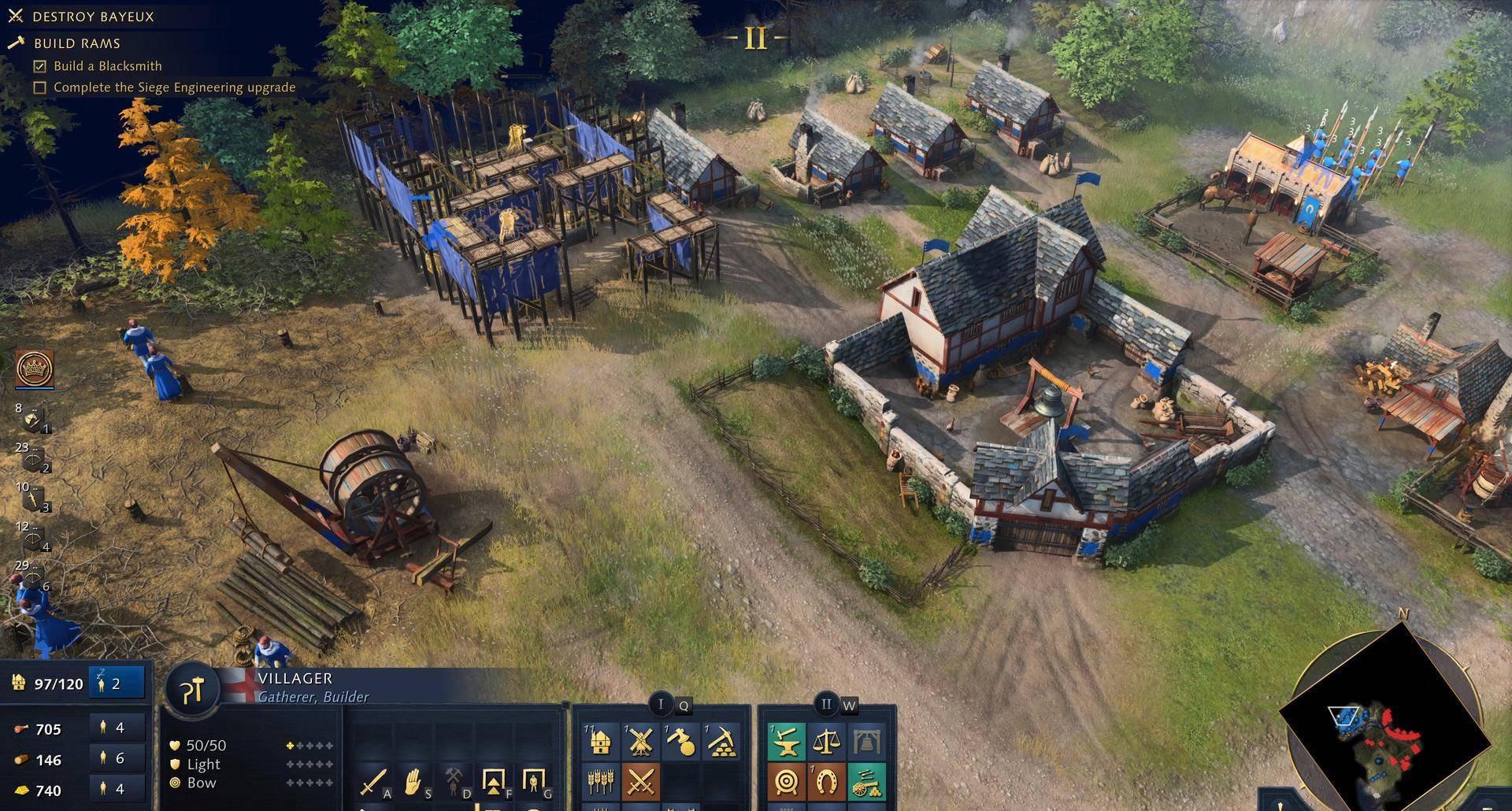This screenshot has width=1512, height=811.
Task: Choose the Mining Camp pickaxe icon
Action: pos(721,742)
